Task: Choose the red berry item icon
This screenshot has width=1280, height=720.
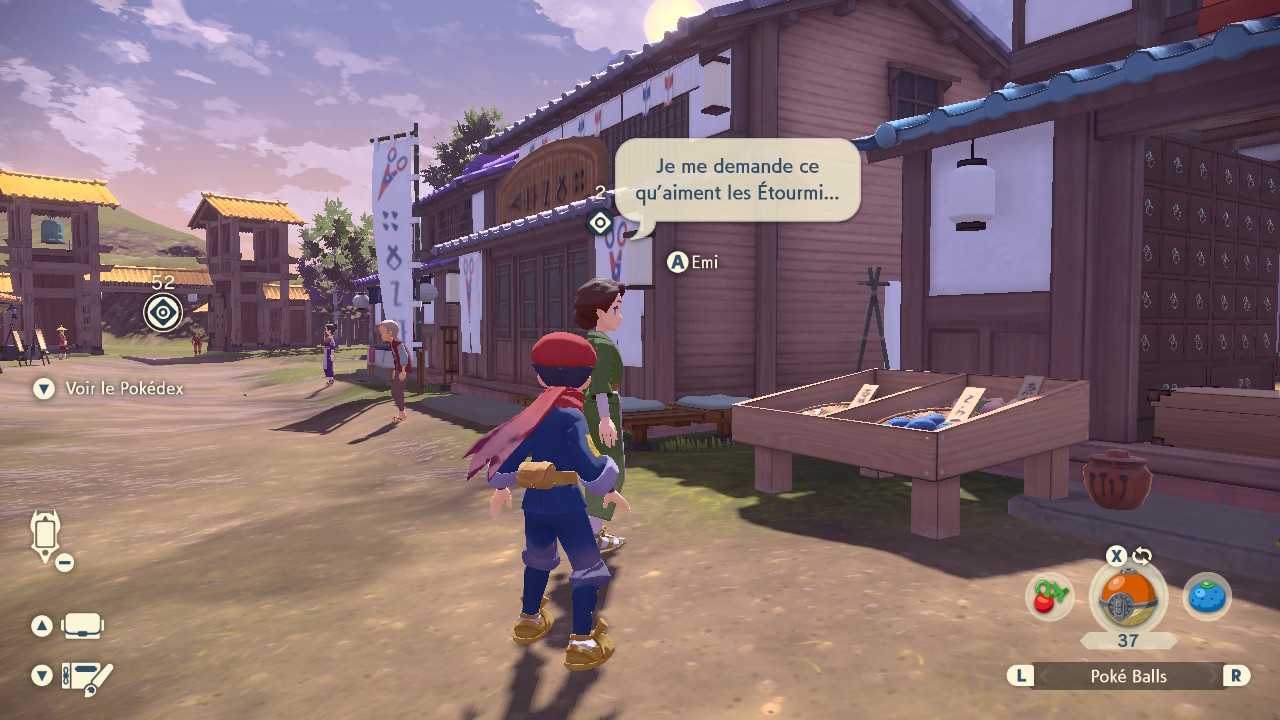Action: [1049, 598]
